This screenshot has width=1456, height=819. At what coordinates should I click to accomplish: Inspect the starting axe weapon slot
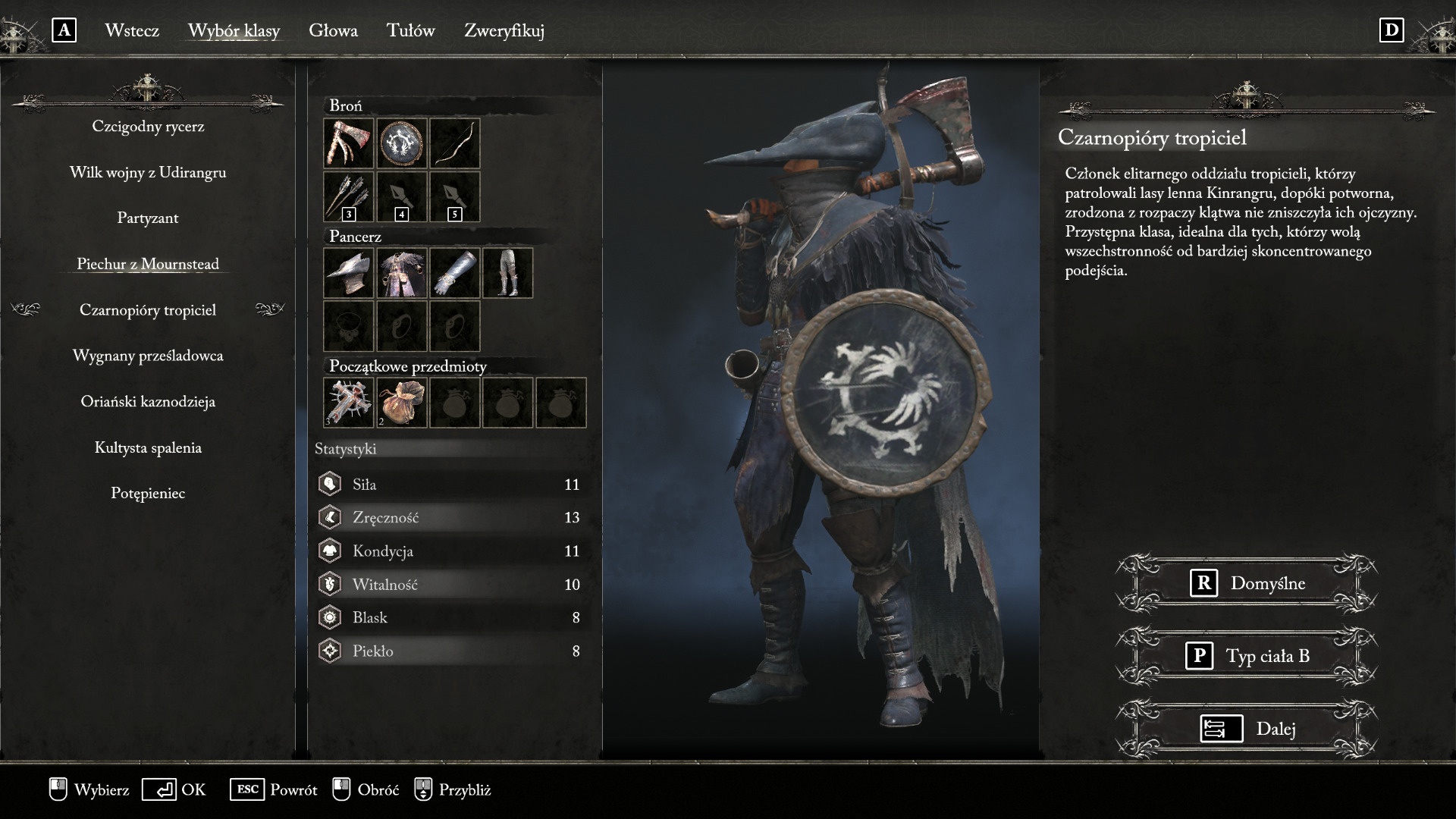coord(349,143)
